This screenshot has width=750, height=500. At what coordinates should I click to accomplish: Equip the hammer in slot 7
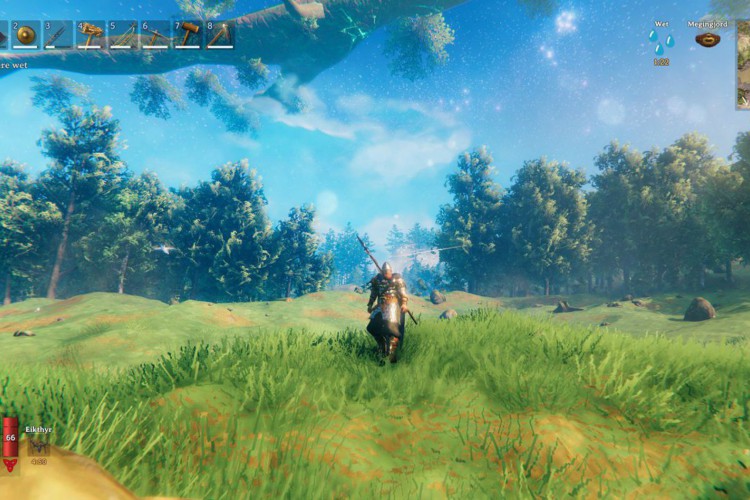(188, 35)
